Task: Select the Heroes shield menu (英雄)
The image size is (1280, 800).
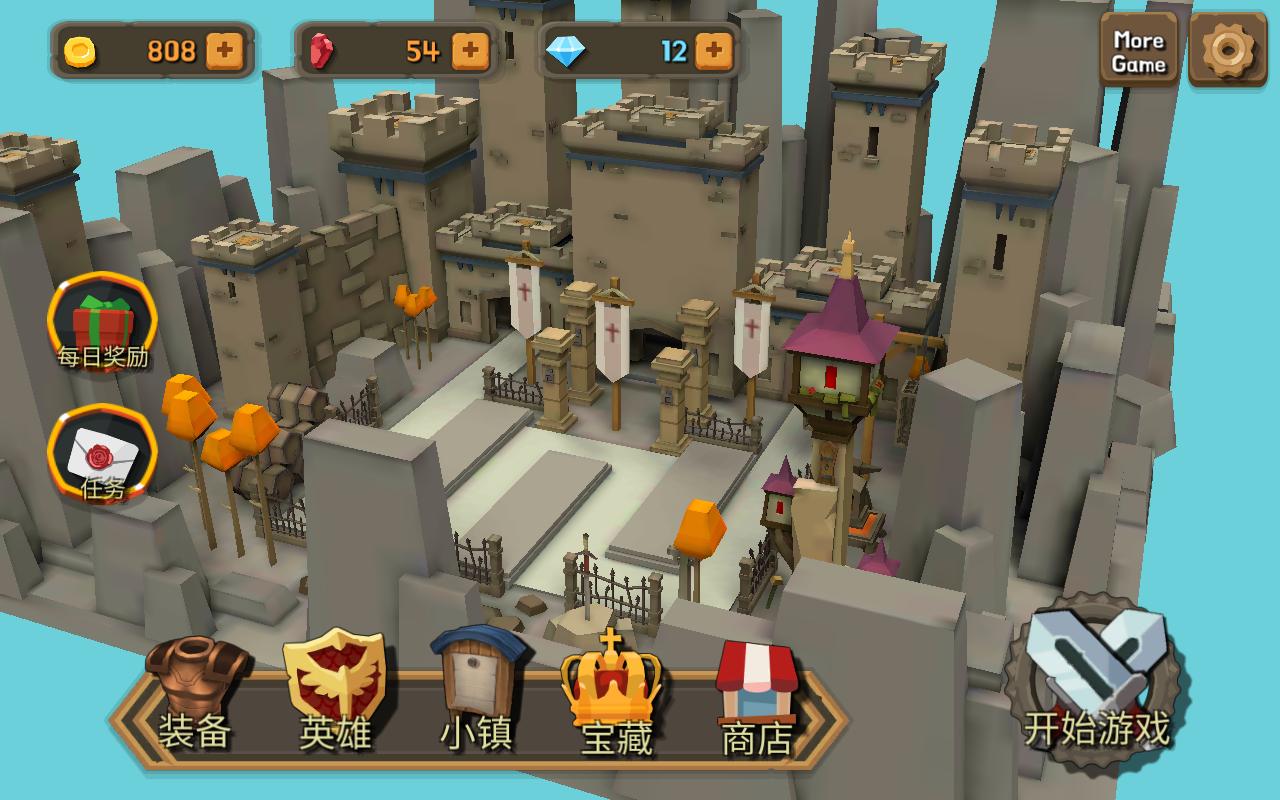Action: [335, 692]
